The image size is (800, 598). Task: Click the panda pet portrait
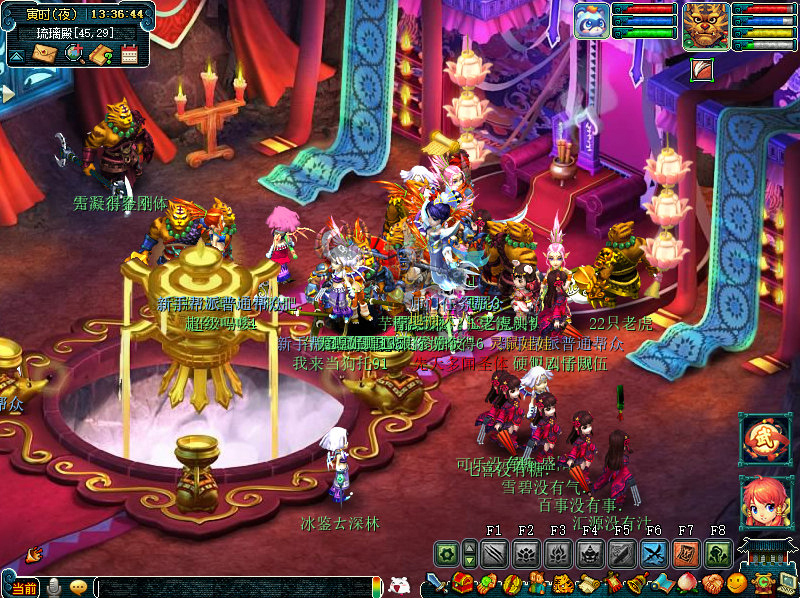tap(591, 20)
